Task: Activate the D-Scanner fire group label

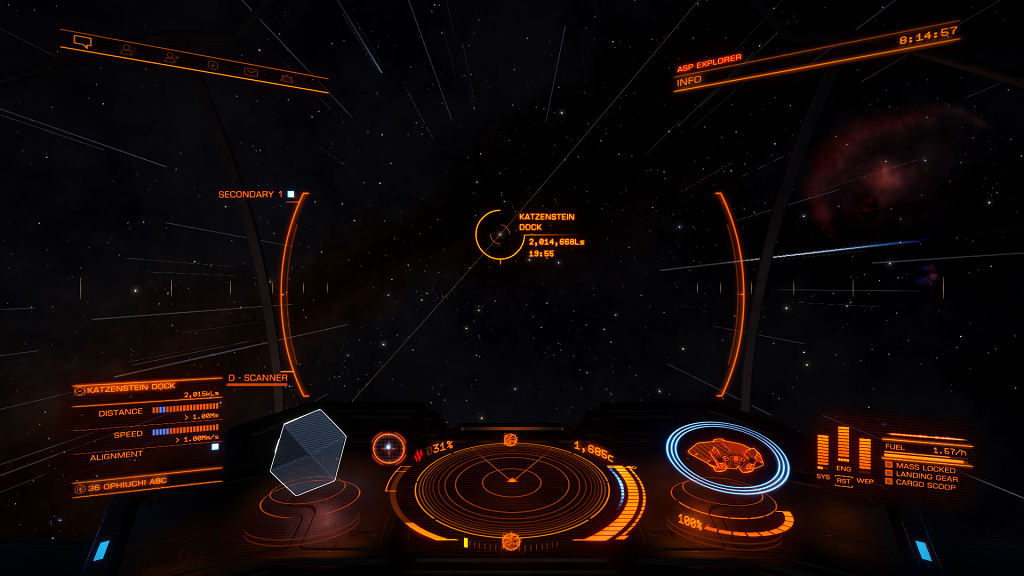Action: point(258,378)
